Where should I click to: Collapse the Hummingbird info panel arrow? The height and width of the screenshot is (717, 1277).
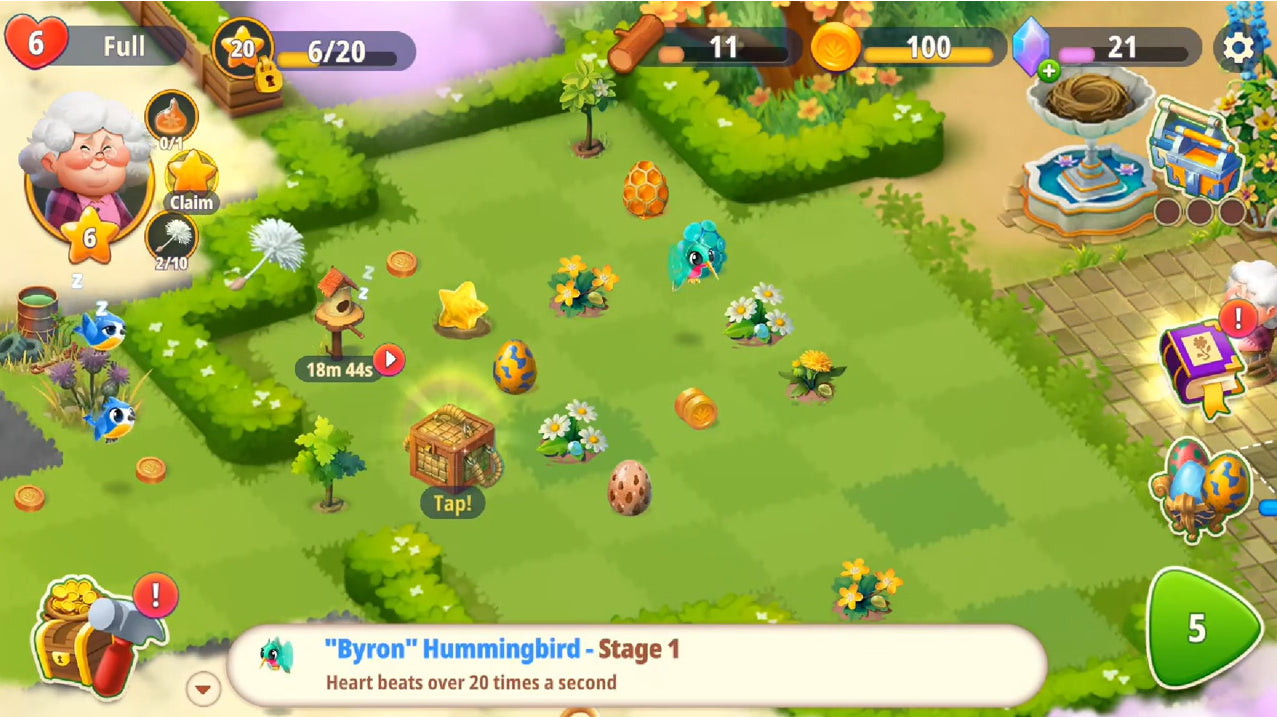click(204, 688)
